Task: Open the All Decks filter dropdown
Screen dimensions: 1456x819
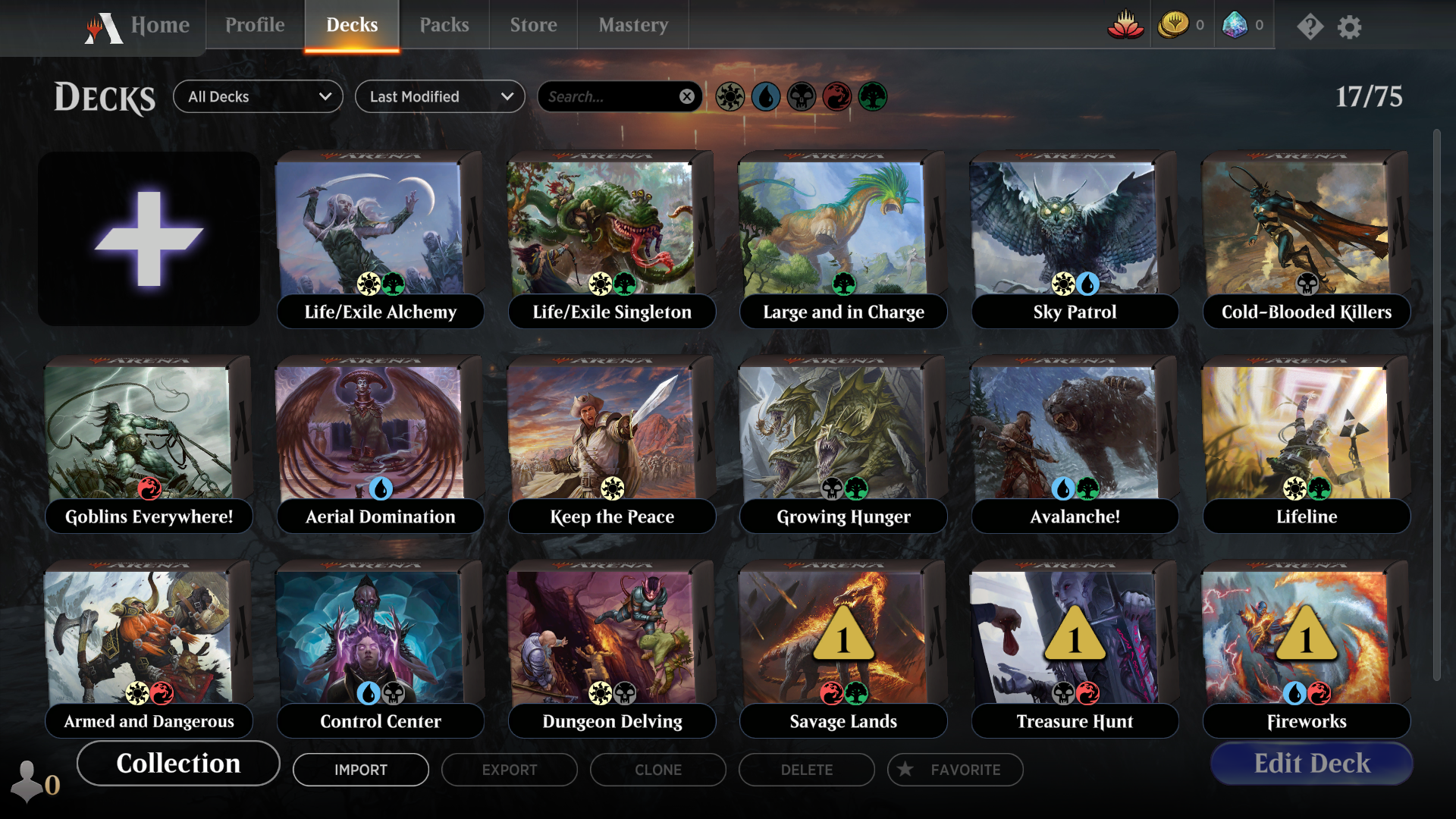Action: [258, 97]
